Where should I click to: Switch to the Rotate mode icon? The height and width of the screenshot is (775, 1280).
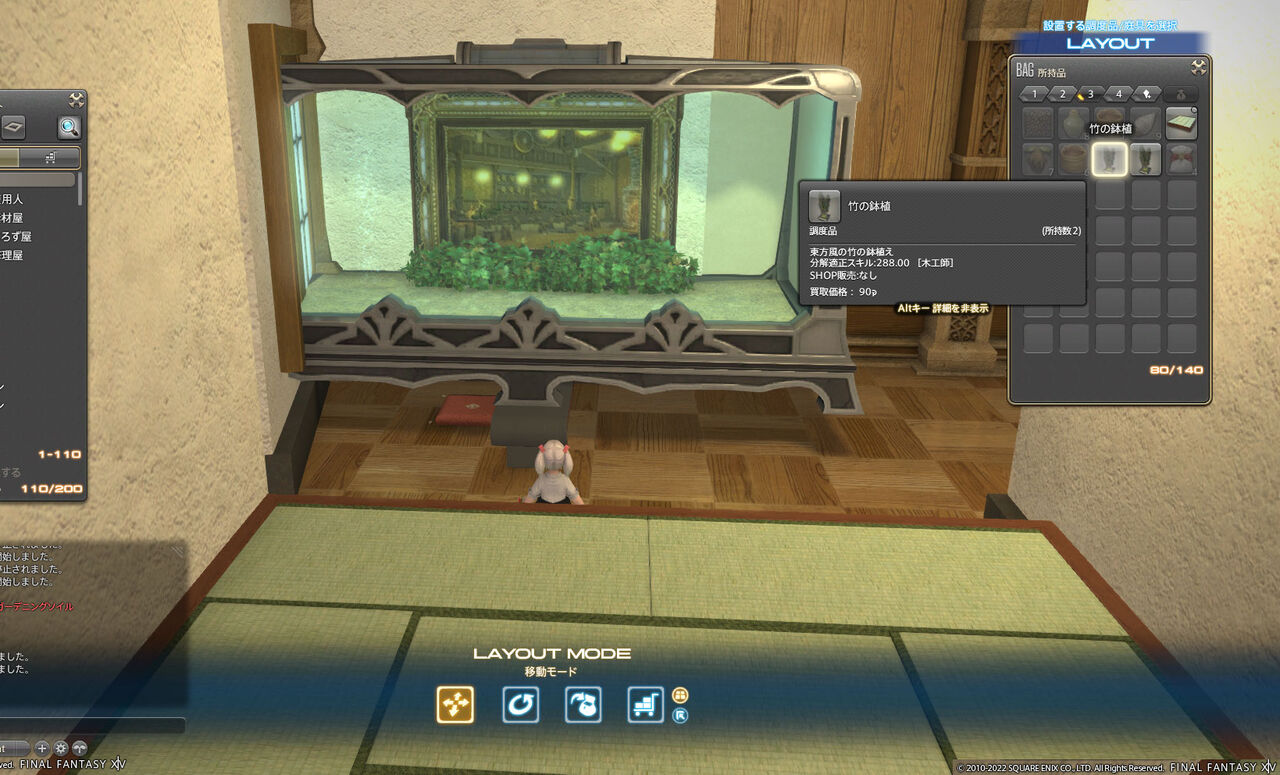[x=521, y=704]
